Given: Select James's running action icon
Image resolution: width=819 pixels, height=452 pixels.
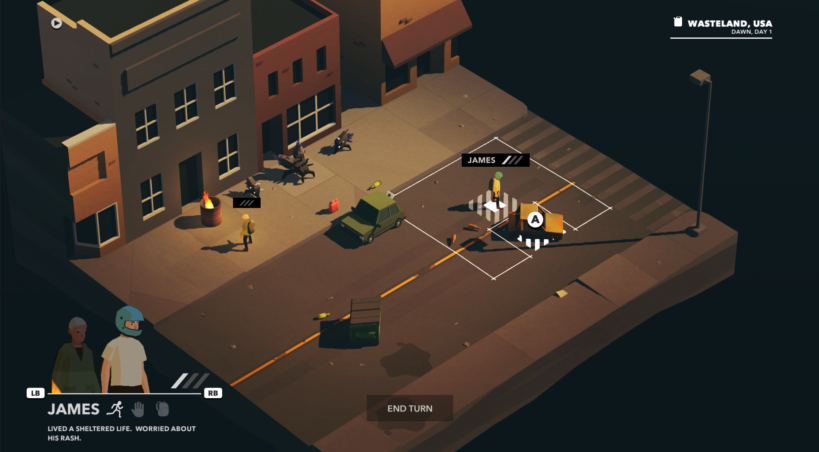Looking at the screenshot, I should point(117,409).
